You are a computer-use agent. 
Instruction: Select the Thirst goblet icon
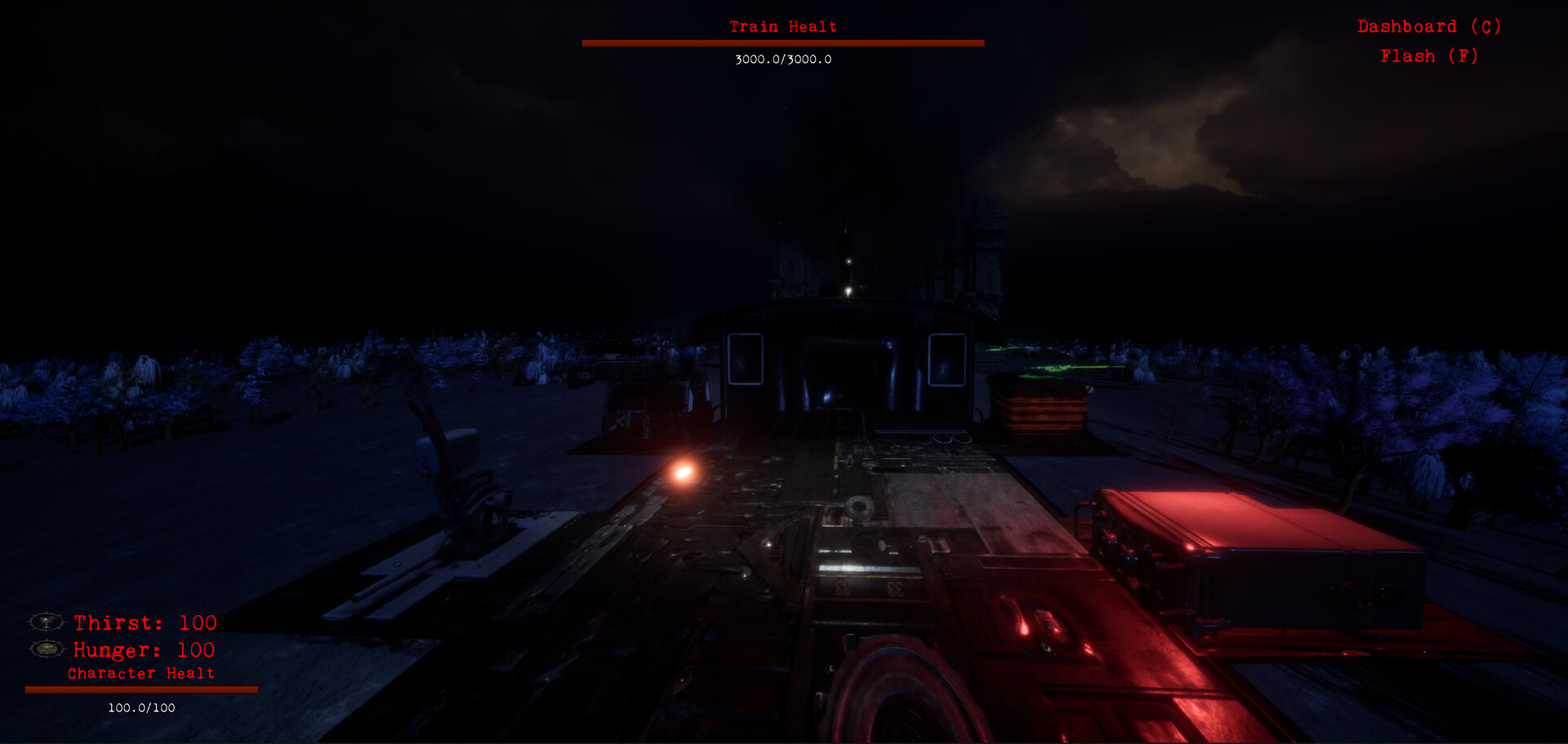(x=47, y=622)
